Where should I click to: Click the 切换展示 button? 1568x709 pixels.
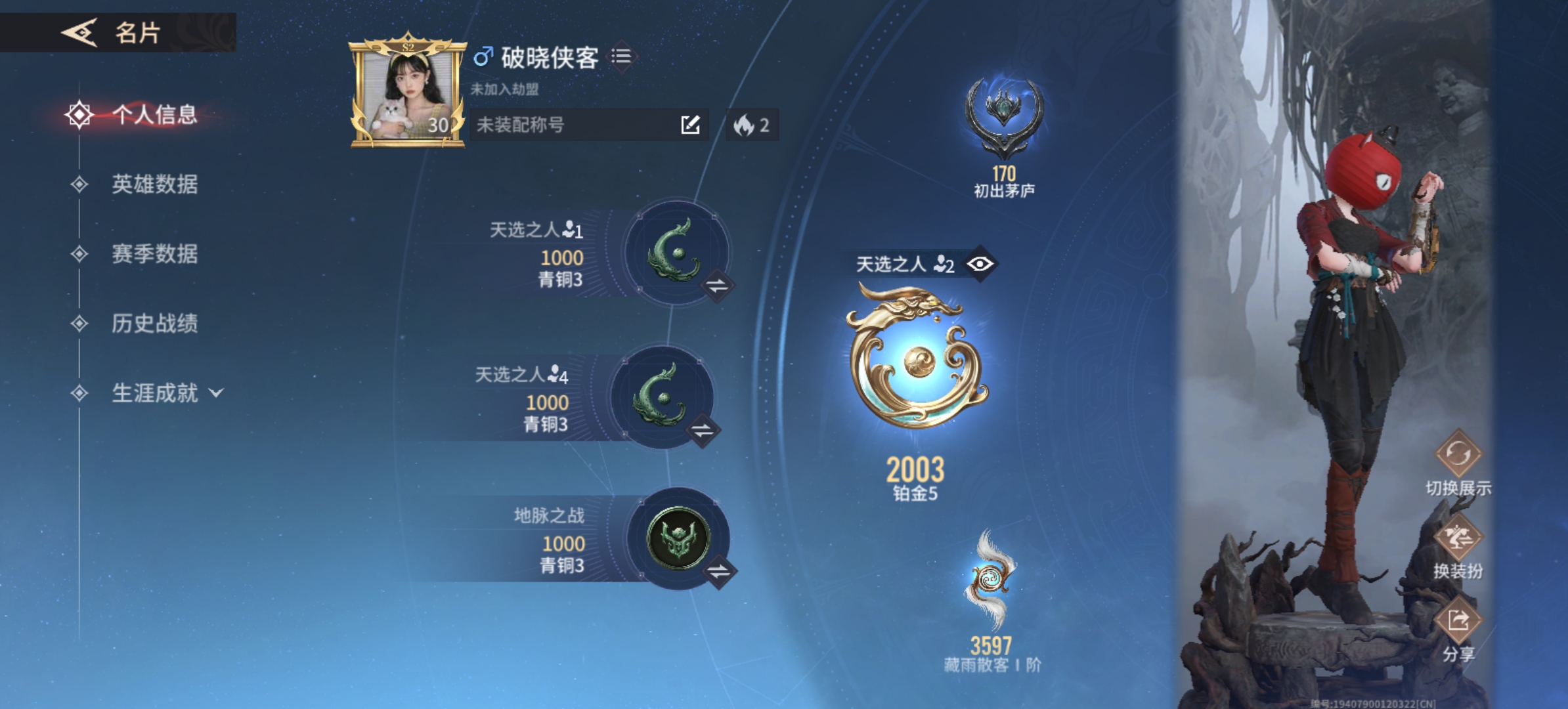click(1458, 454)
